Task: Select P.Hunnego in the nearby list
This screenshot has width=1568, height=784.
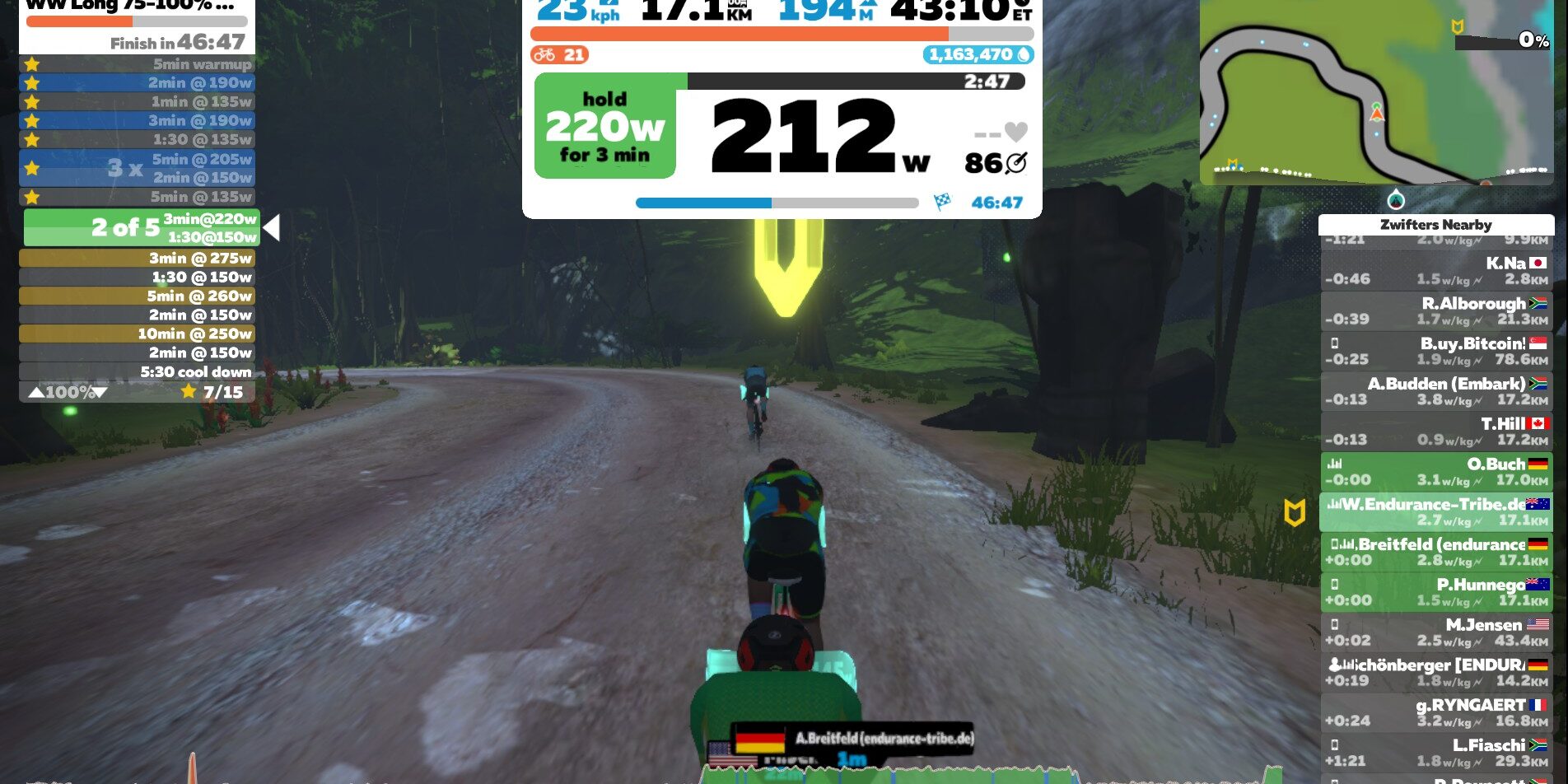Action: 1436,593
